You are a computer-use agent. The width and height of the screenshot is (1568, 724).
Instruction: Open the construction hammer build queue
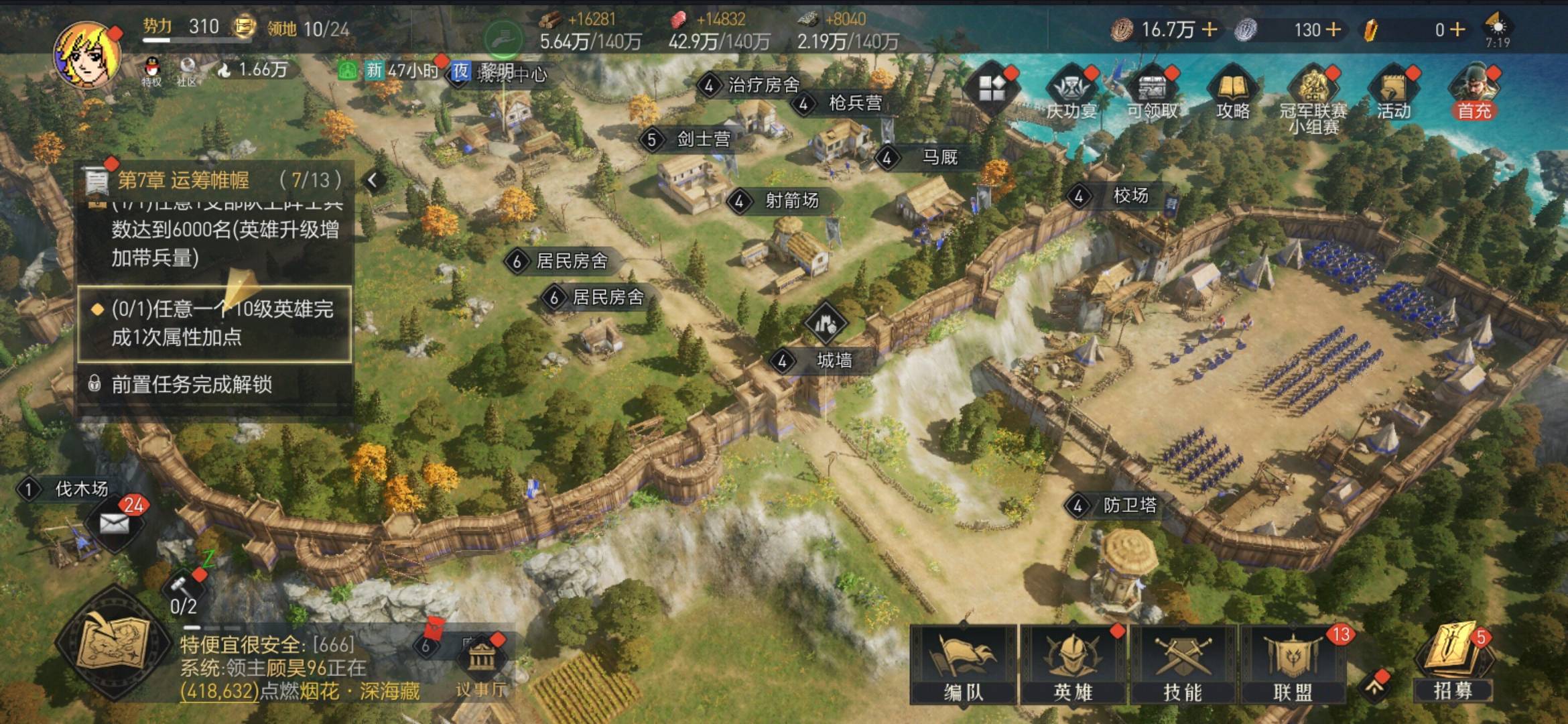(x=182, y=591)
